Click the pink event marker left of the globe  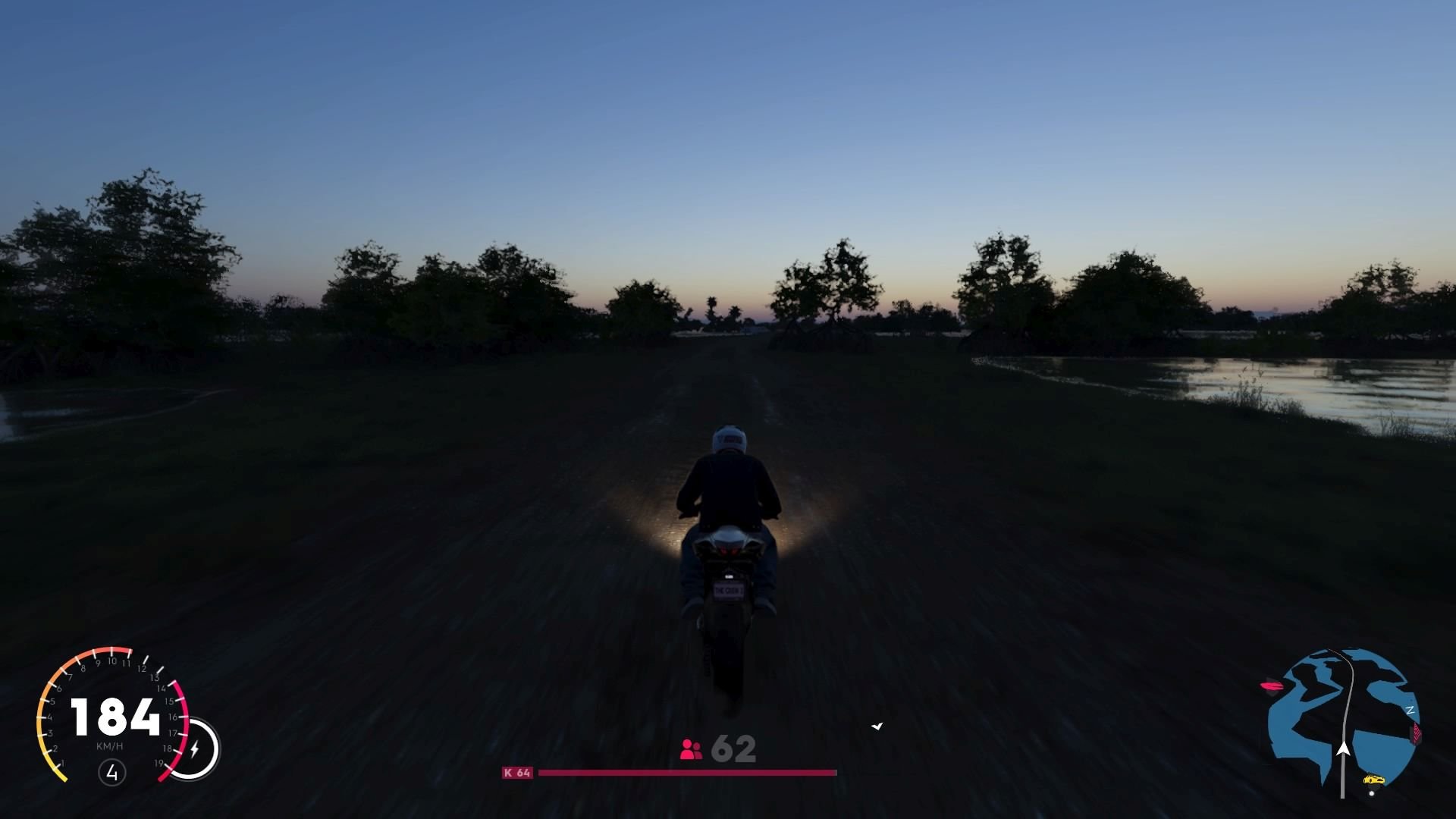pos(1272,686)
